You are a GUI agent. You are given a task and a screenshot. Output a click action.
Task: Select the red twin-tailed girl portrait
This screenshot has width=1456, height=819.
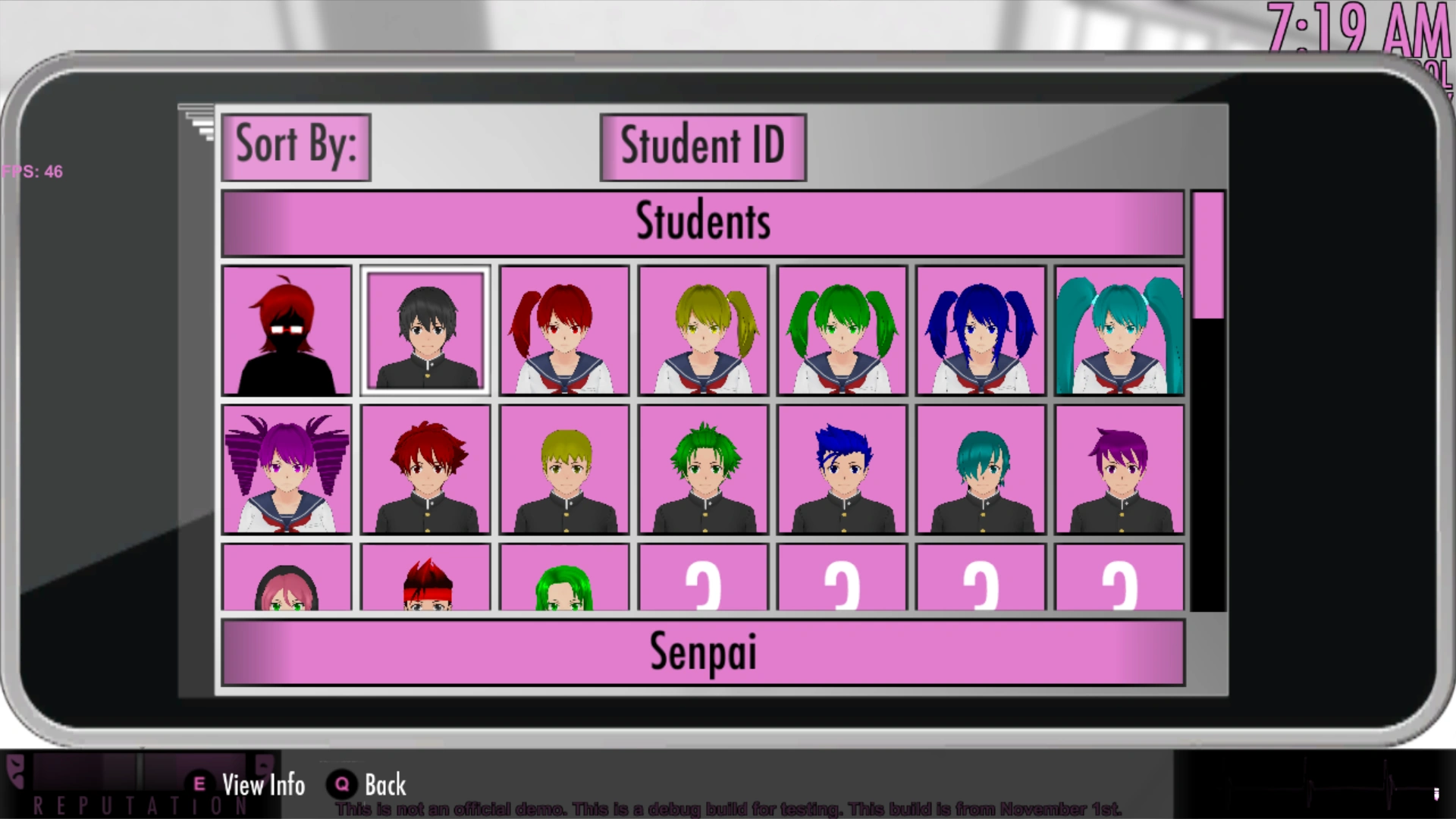[x=564, y=330]
